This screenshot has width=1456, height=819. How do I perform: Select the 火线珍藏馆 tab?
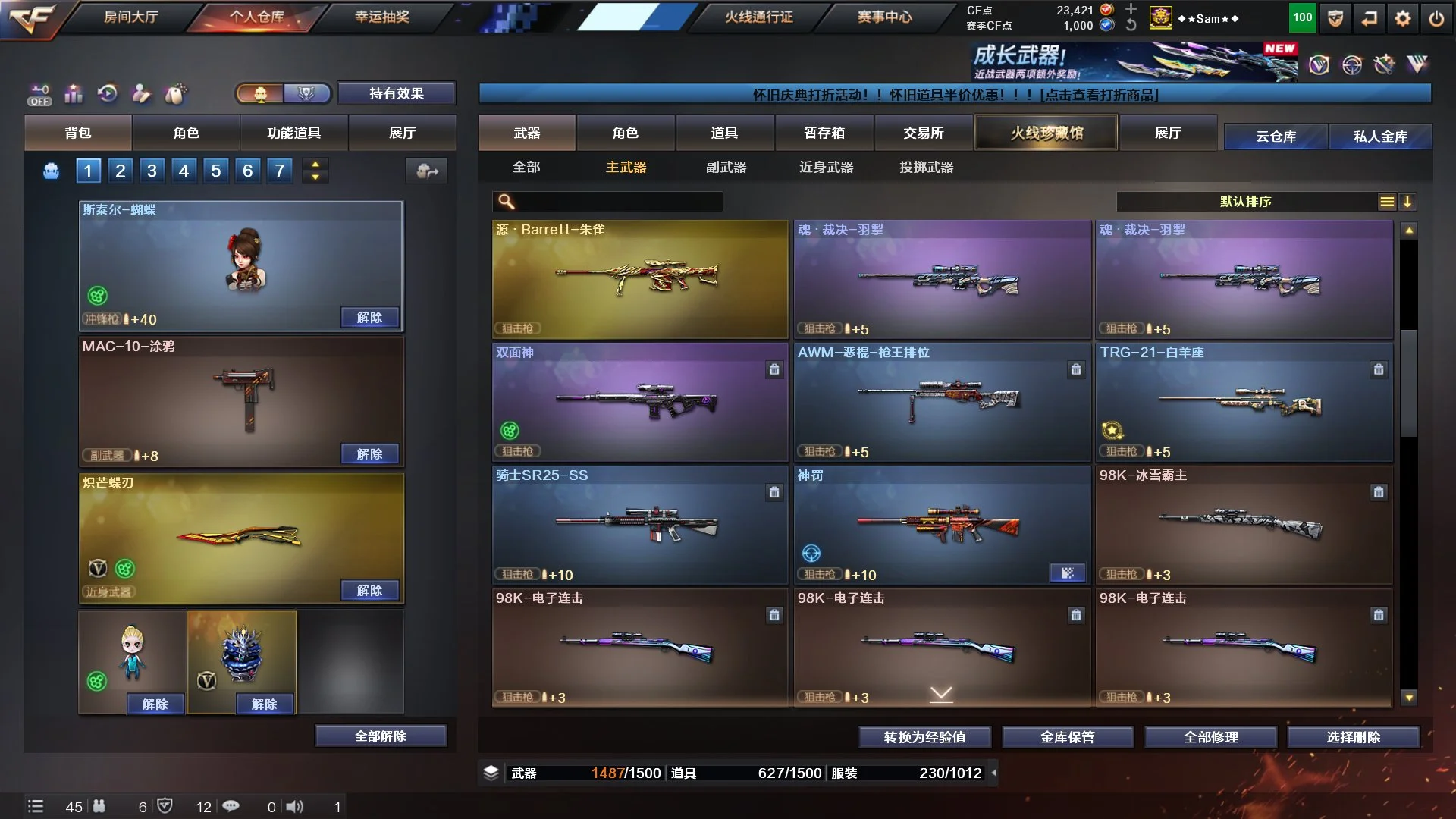(x=1046, y=133)
